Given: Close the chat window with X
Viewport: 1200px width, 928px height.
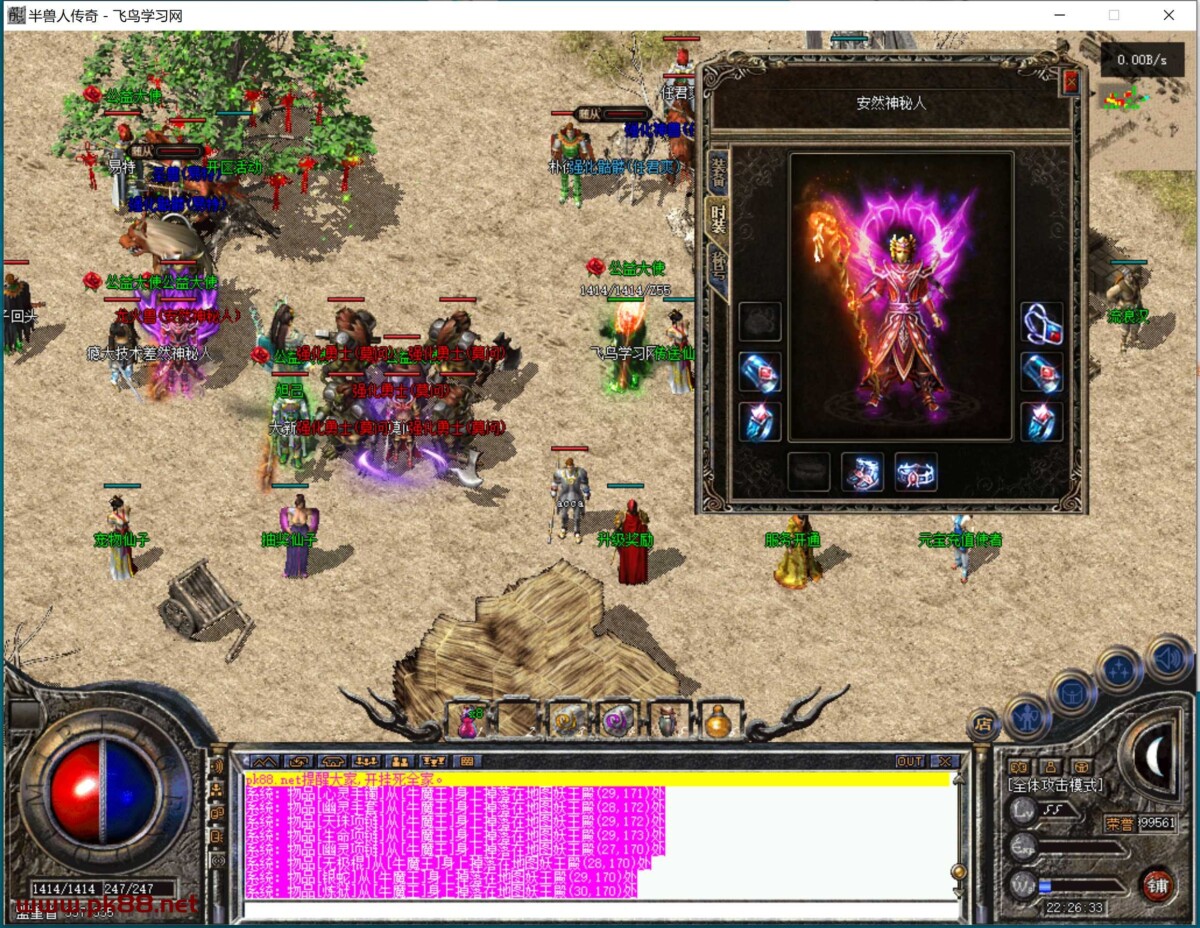Looking at the screenshot, I should (x=944, y=761).
